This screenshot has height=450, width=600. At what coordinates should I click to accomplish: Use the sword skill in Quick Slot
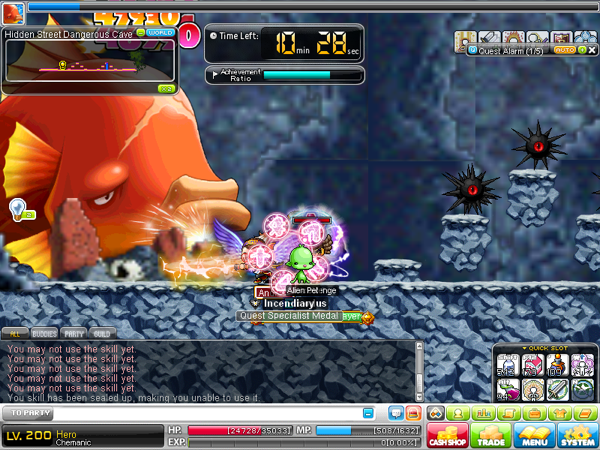pyautogui.click(x=557, y=390)
